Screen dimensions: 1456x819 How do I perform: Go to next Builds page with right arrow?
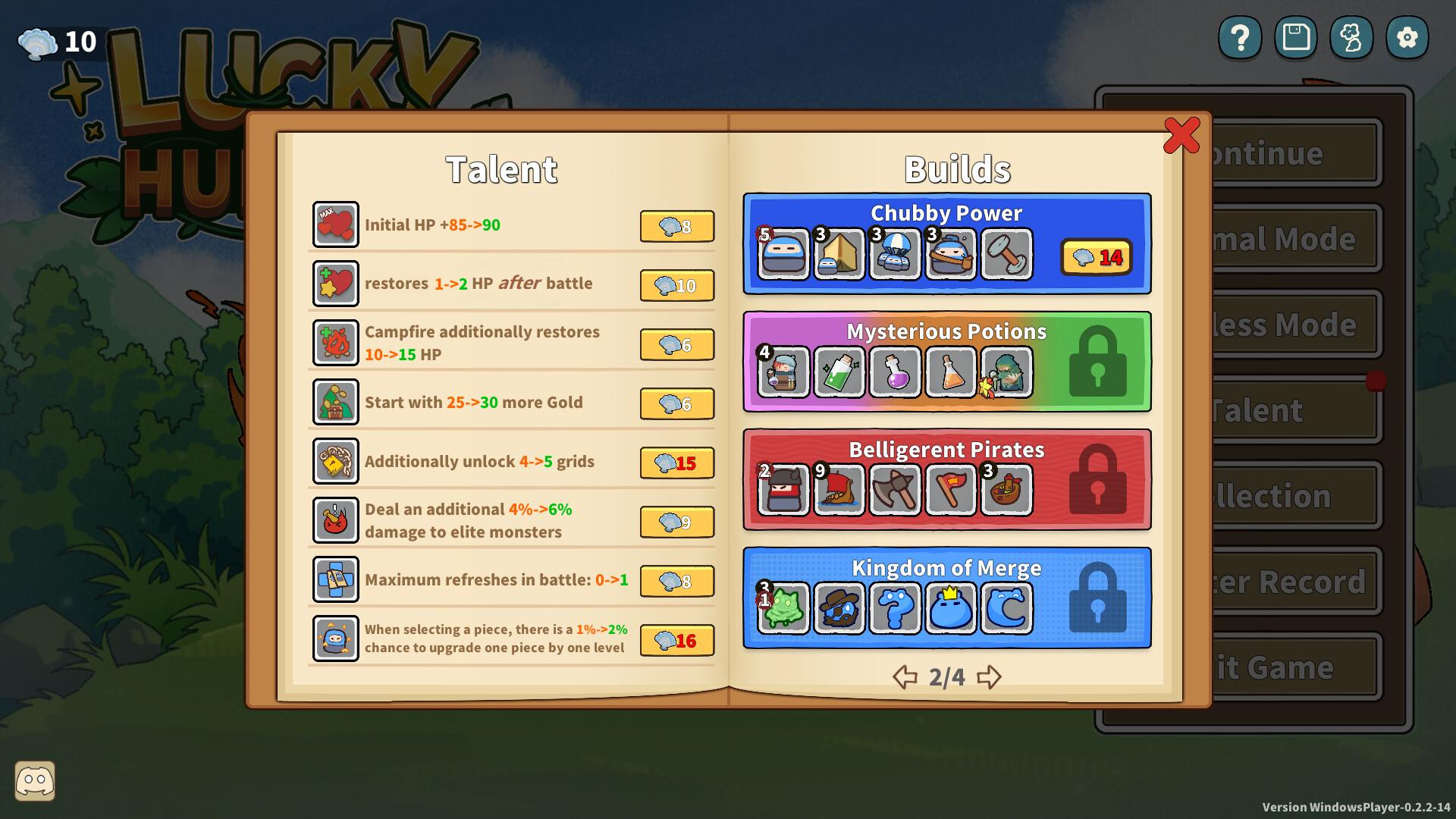point(988,677)
